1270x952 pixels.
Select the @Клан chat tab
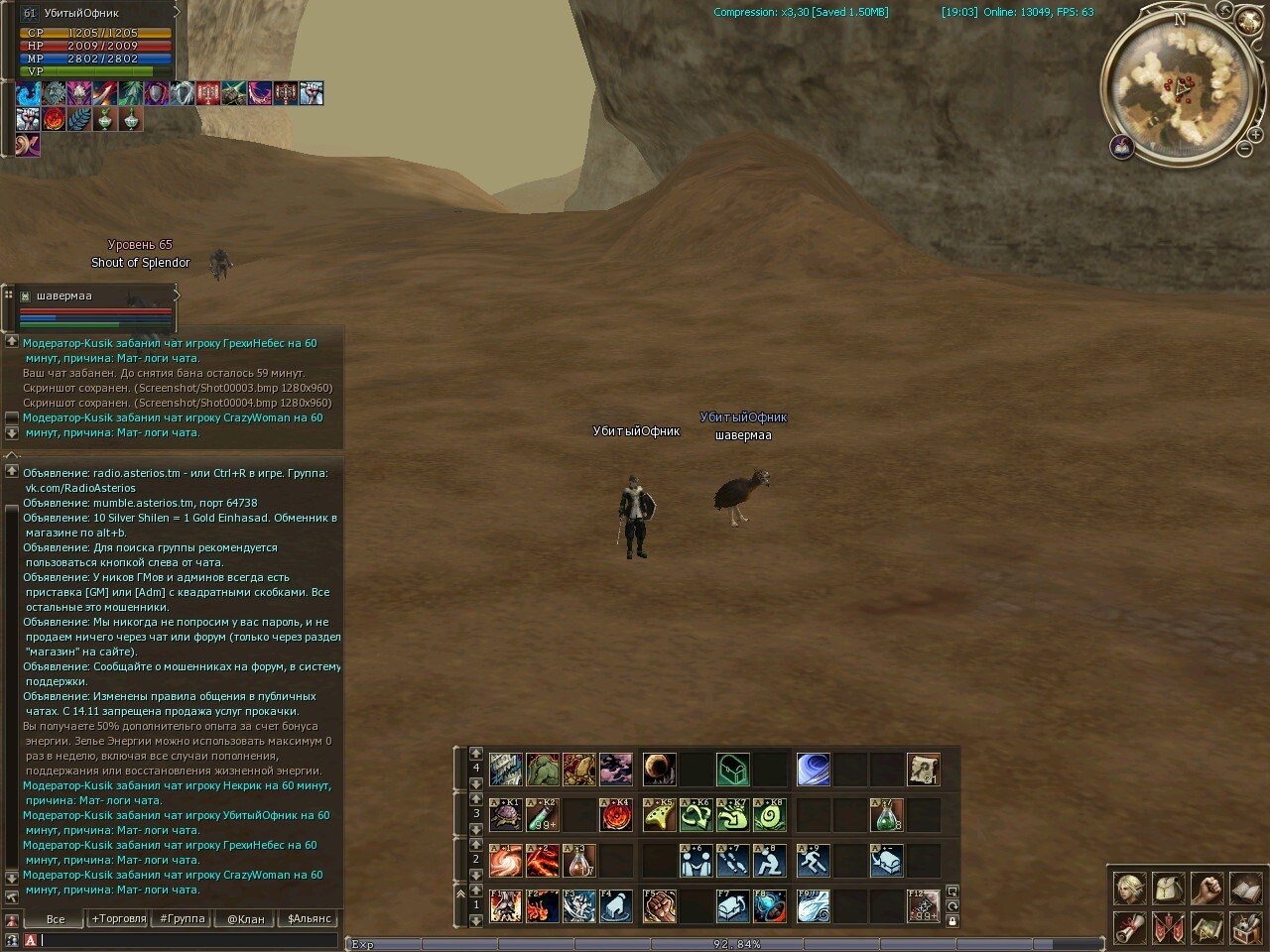click(x=246, y=919)
